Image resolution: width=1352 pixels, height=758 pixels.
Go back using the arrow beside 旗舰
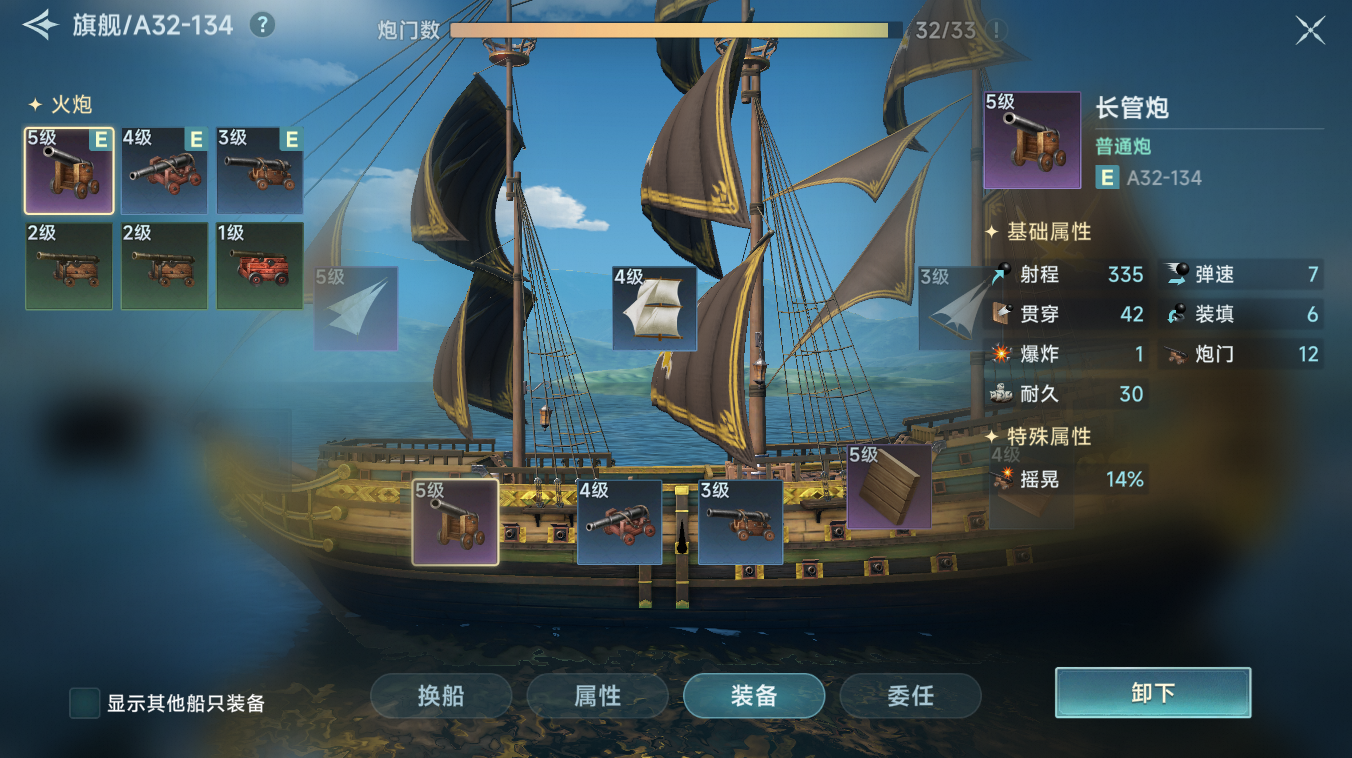tap(40, 25)
